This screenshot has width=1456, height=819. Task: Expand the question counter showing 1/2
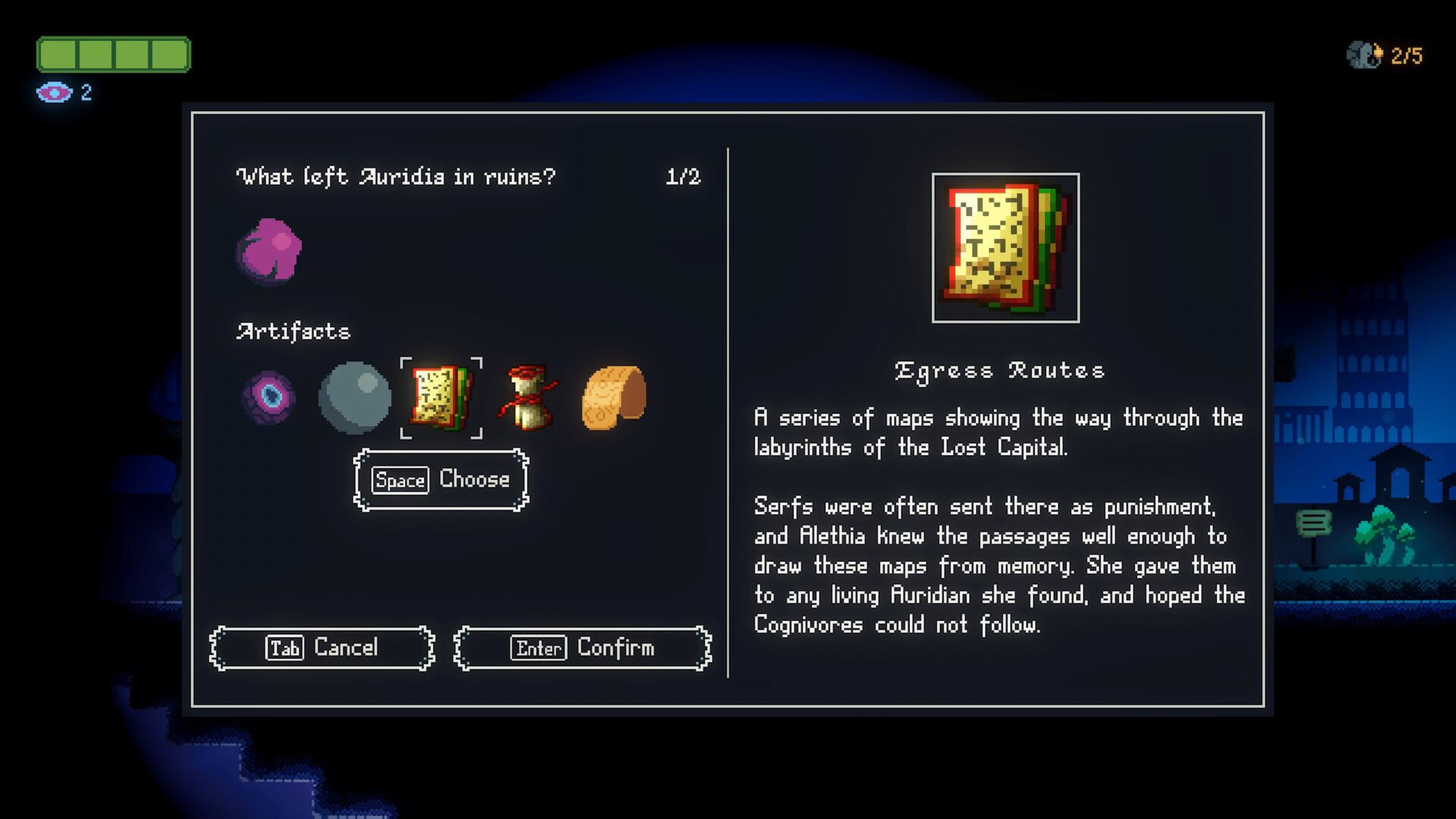pyautogui.click(x=683, y=176)
